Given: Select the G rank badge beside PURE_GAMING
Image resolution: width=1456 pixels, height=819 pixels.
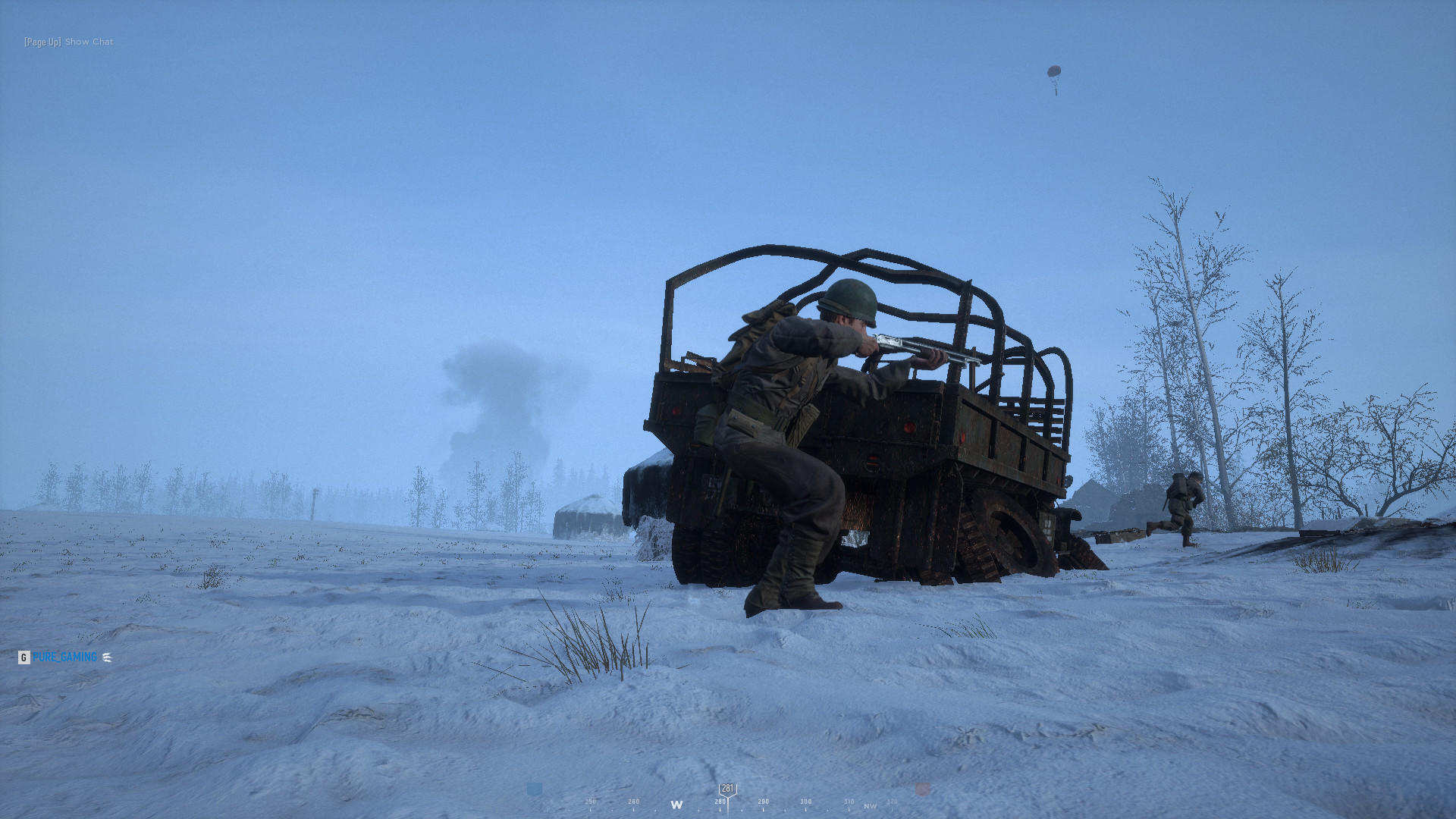Looking at the screenshot, I should coord(24,657).
